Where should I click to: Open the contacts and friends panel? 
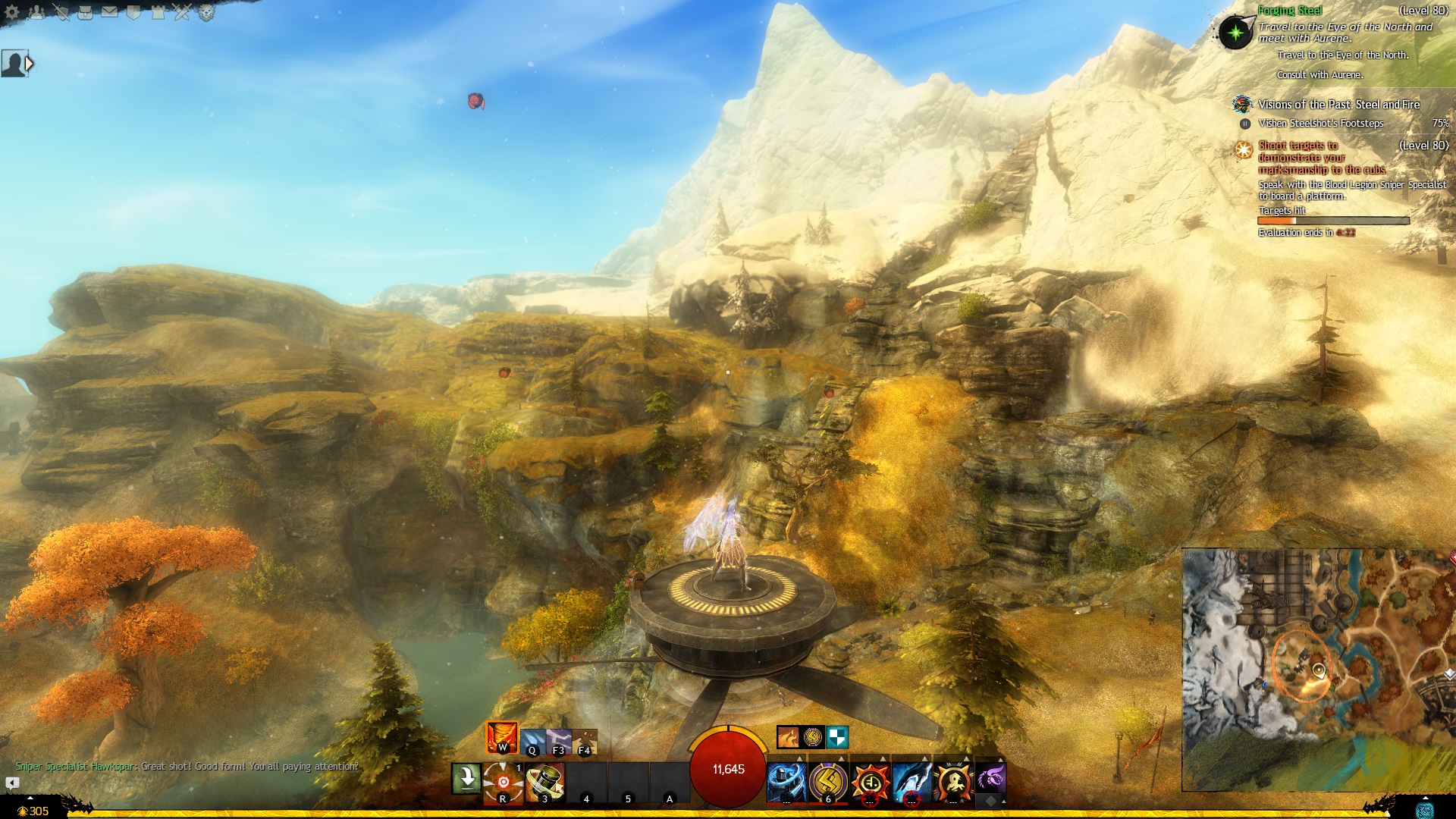[37, 12]
